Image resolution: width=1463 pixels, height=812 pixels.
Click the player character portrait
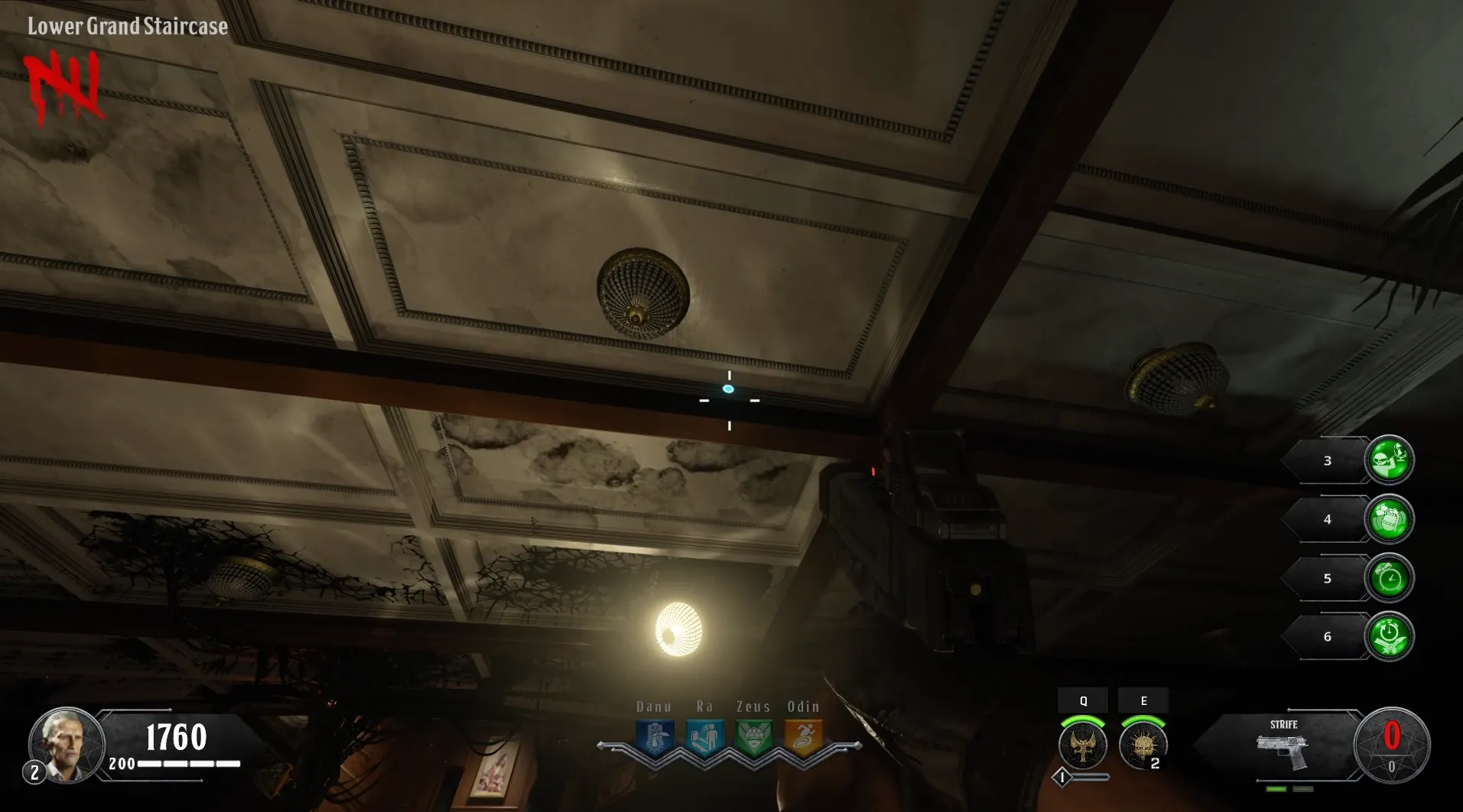point(67,745)
